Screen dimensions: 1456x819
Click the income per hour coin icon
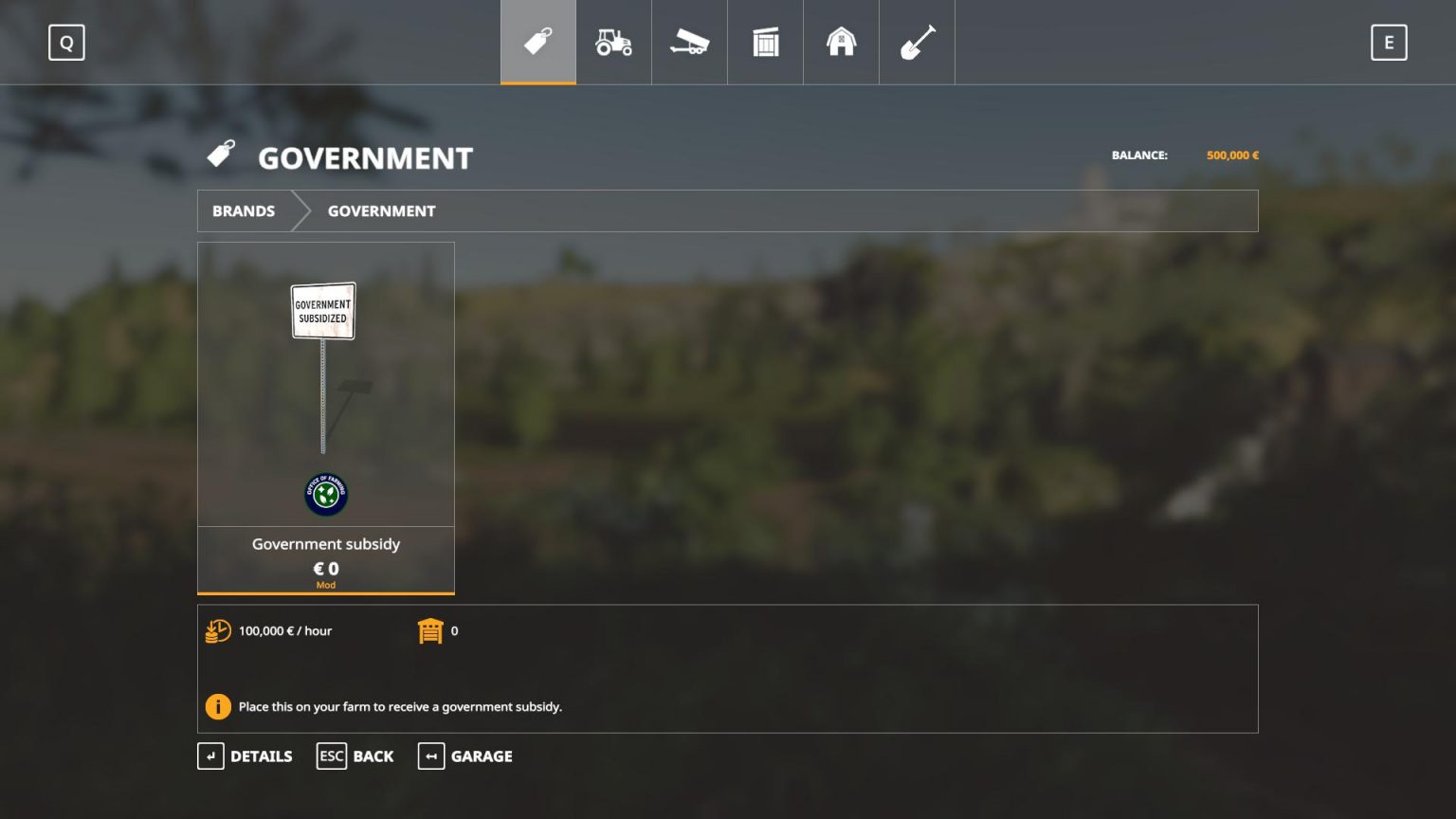[218, 630]
